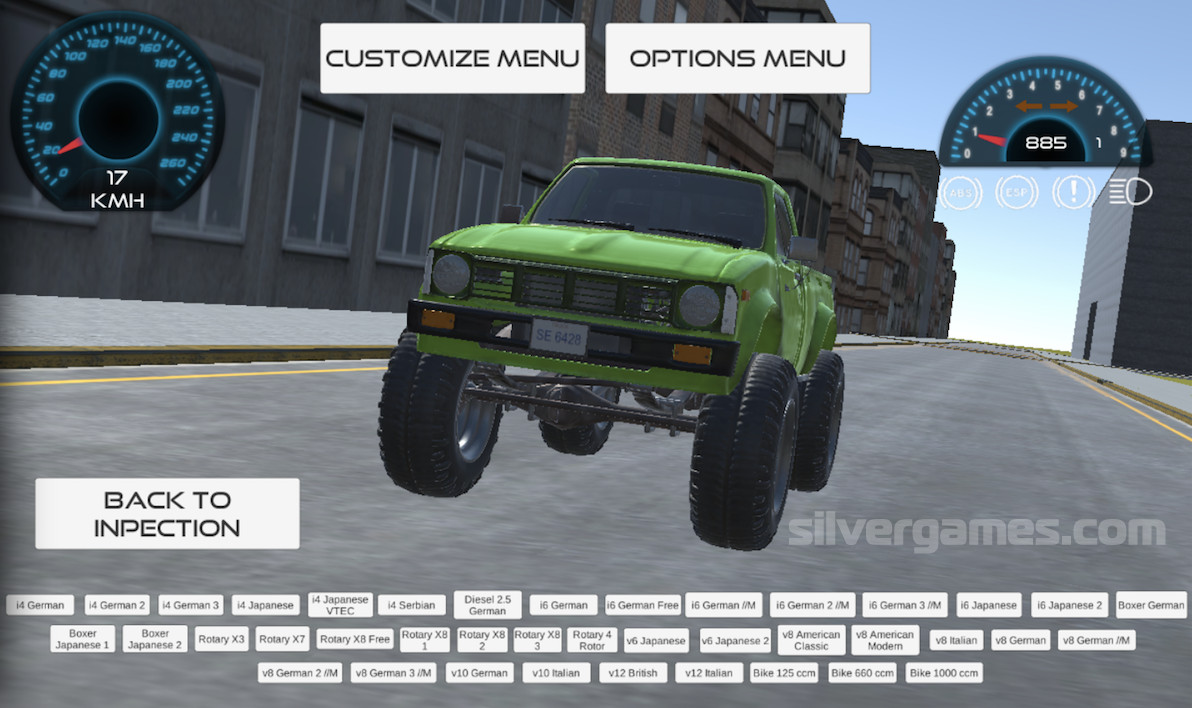Open the Options Menu

(x=737, y=58)
